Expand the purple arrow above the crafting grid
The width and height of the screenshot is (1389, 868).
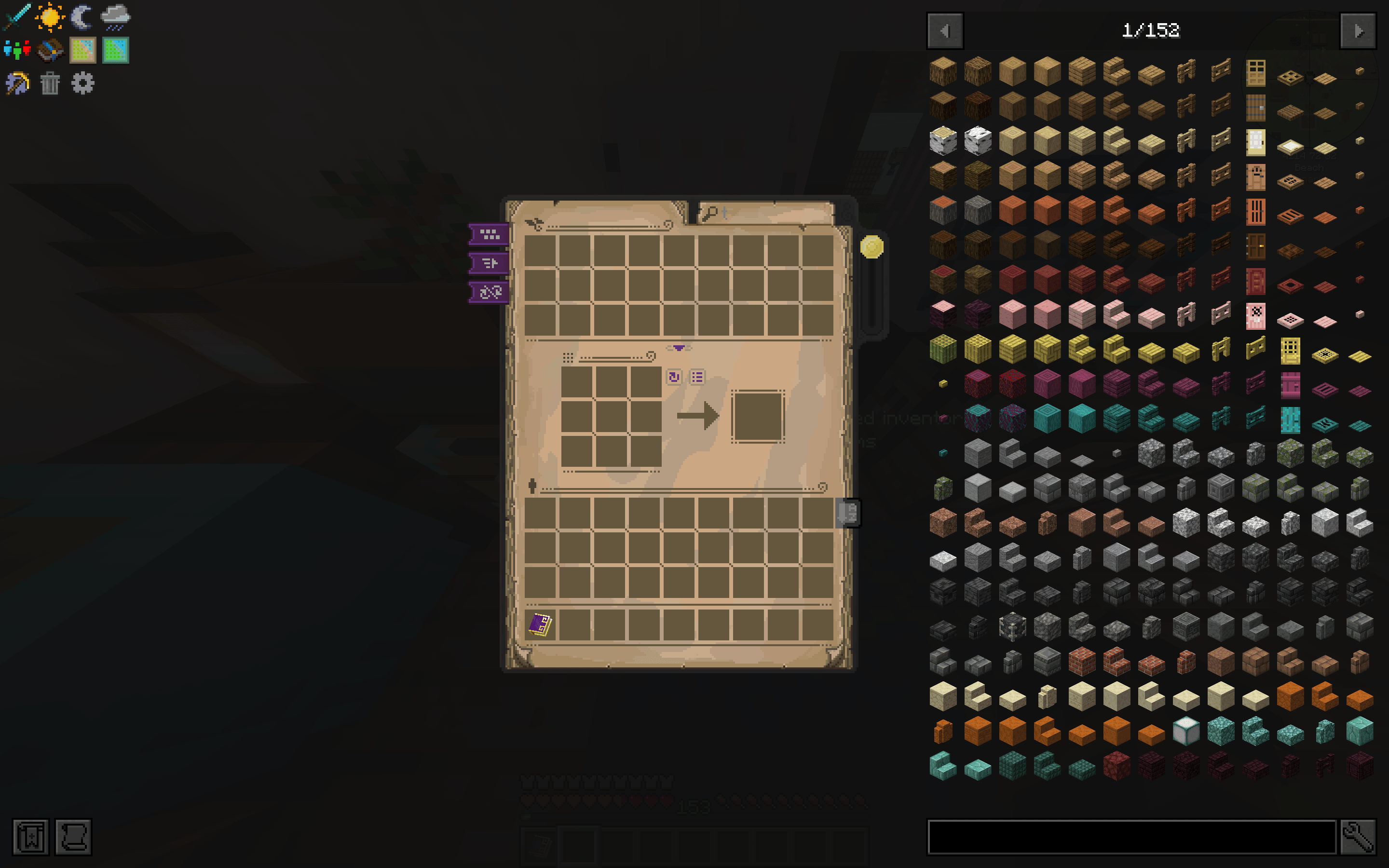(679, 347)
